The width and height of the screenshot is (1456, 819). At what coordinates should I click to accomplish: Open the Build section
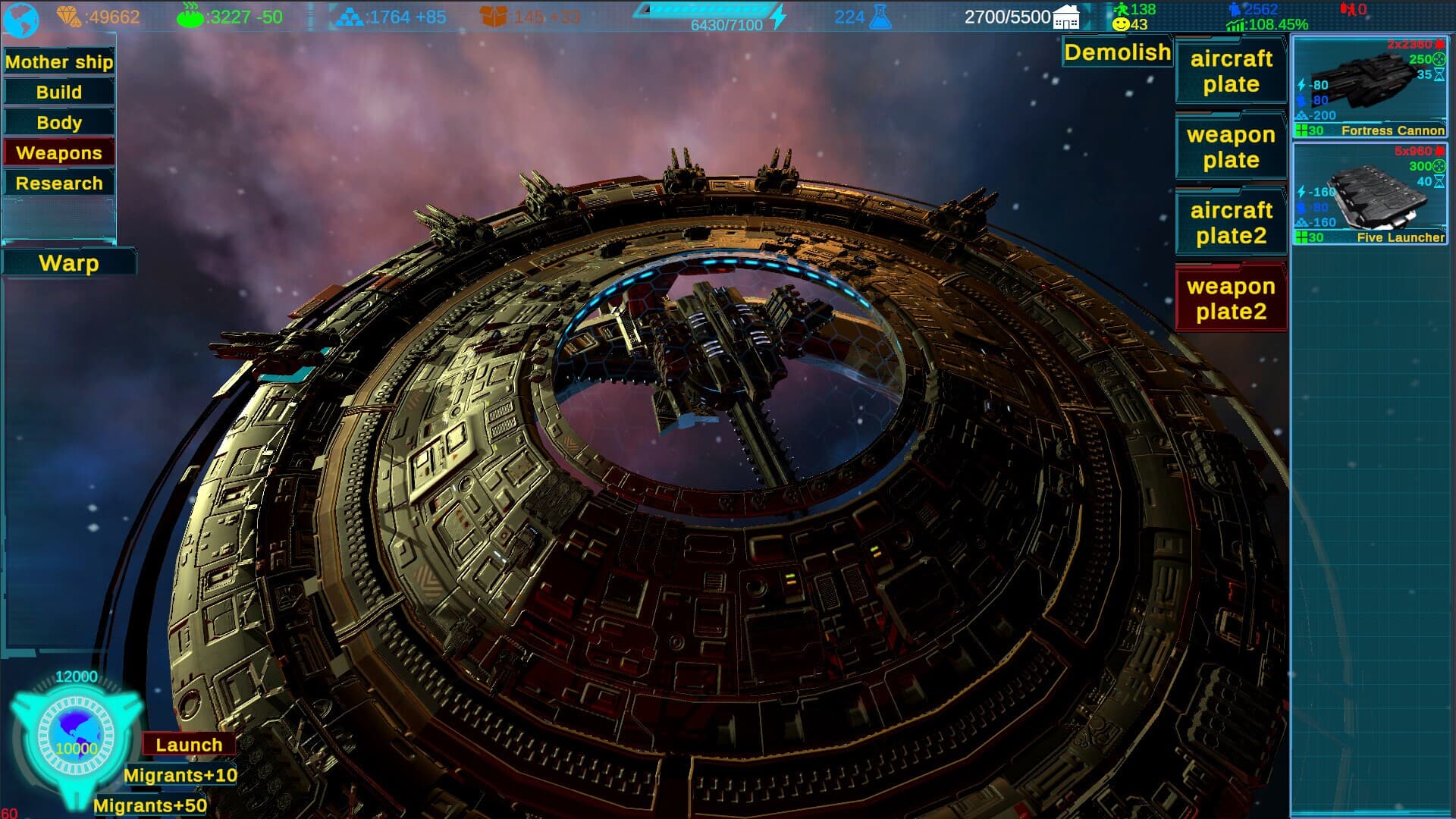[59, 92]
